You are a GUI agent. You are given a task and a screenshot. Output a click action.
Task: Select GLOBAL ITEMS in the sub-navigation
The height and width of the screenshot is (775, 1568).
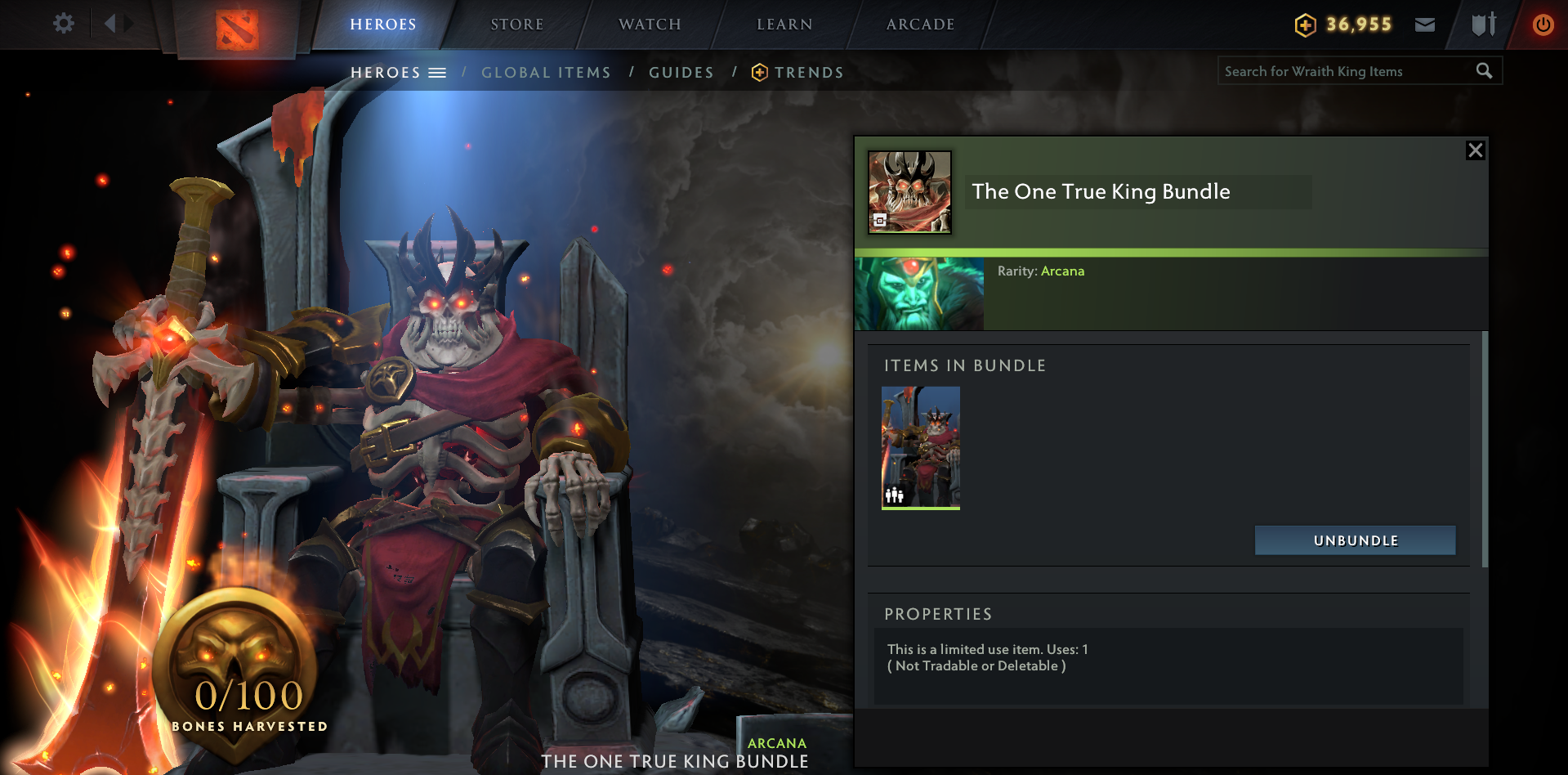point(546,72)
